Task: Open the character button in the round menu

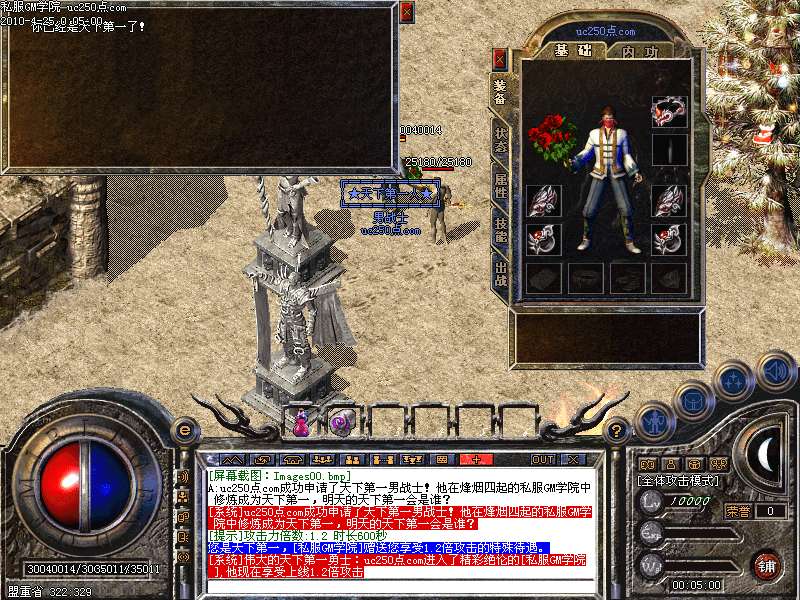Action: tap(652, 421)
